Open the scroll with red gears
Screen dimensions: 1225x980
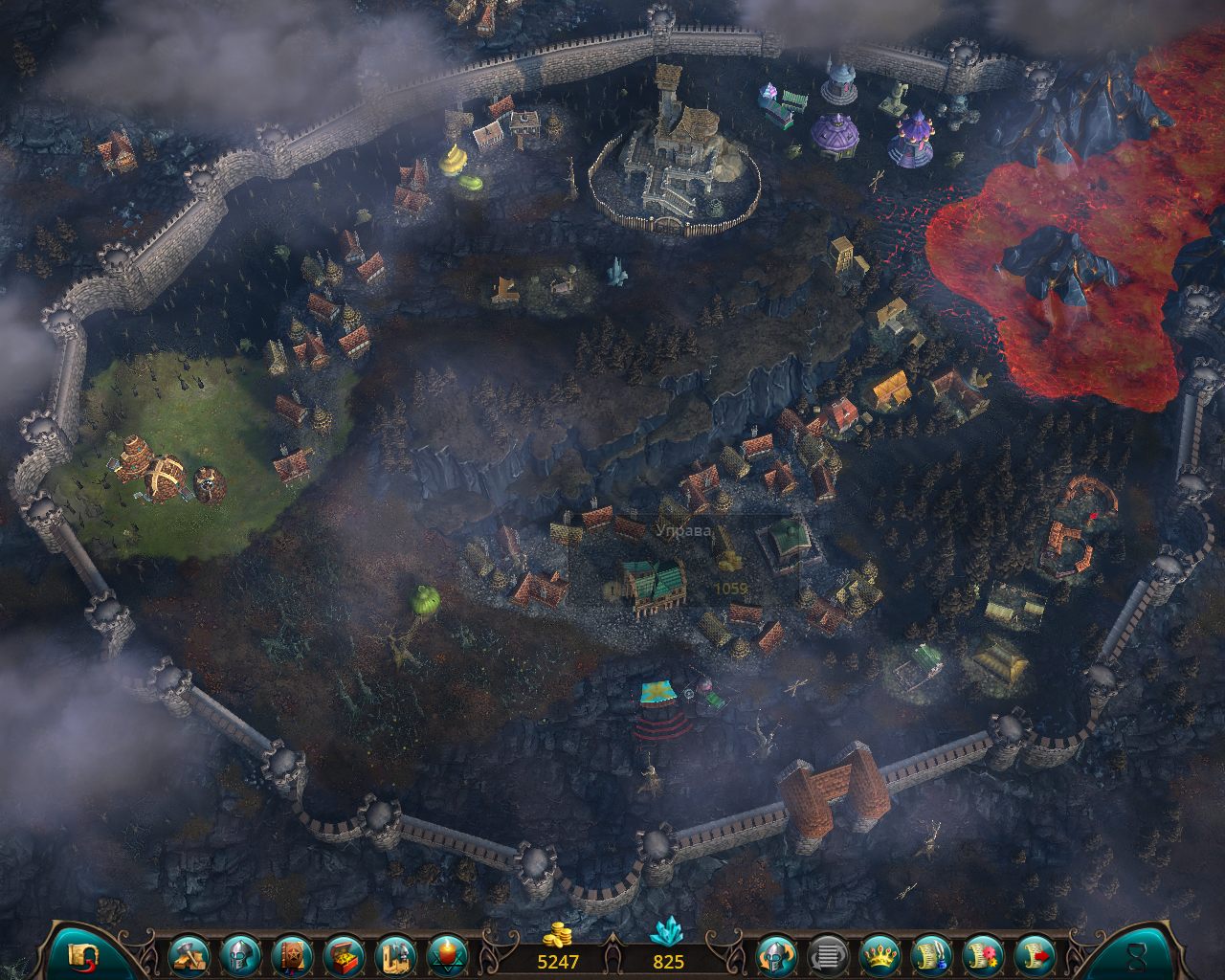click(983, 955)
